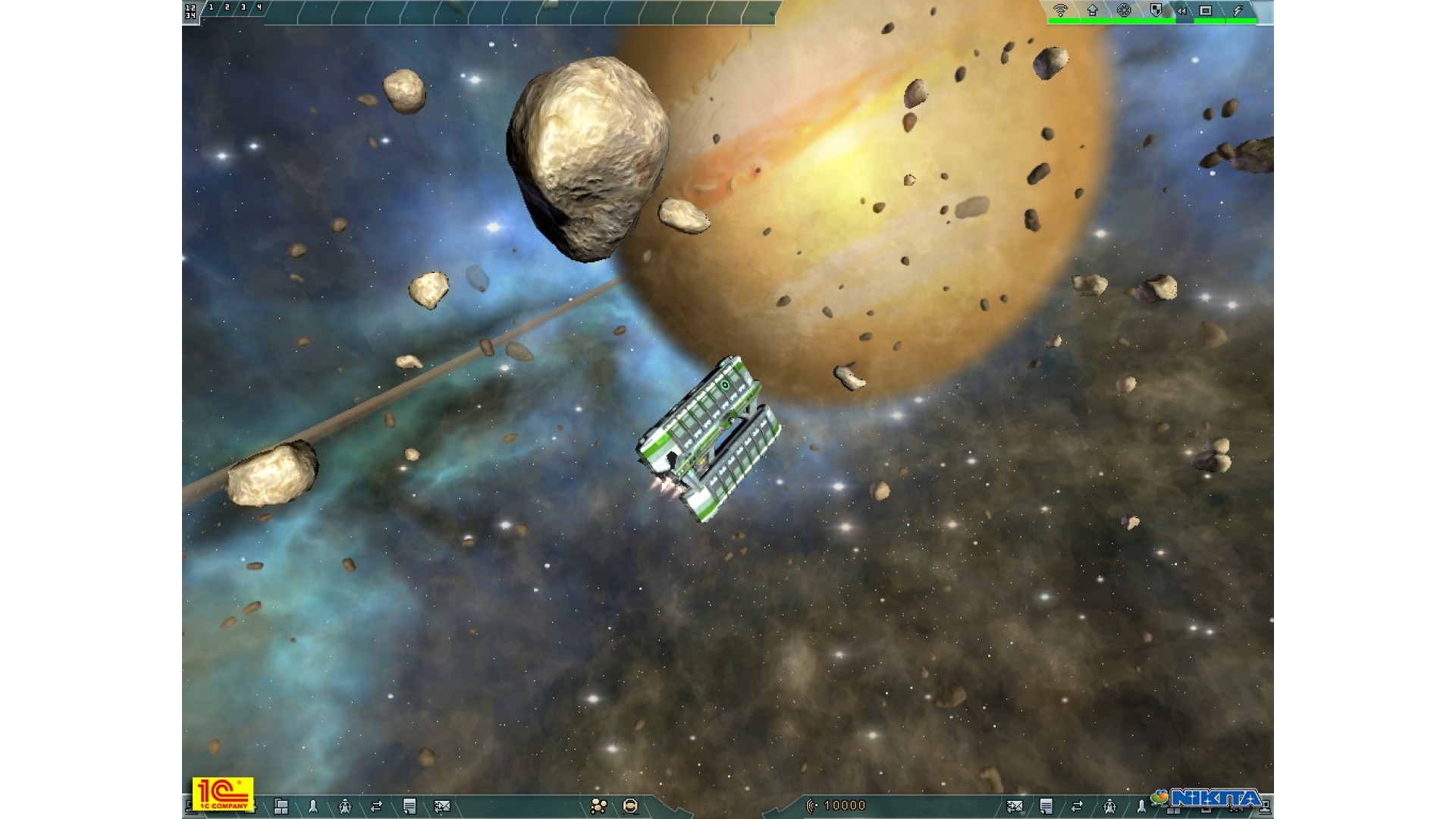Click the right bar's swap arrows icon
The image size is (1456, 819).
pos(1078,806)
